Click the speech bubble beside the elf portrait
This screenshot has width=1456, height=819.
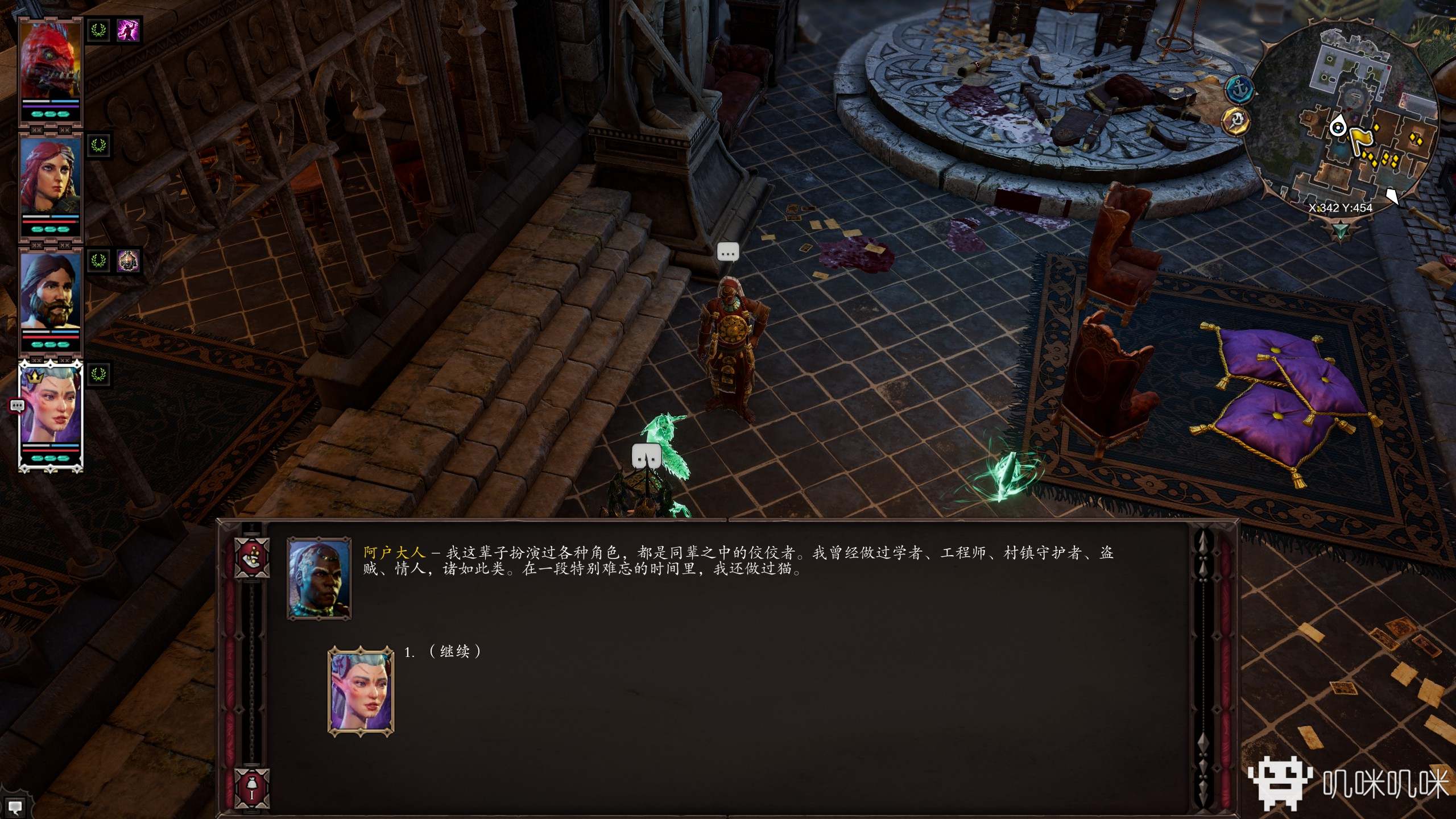pos(17,406)
